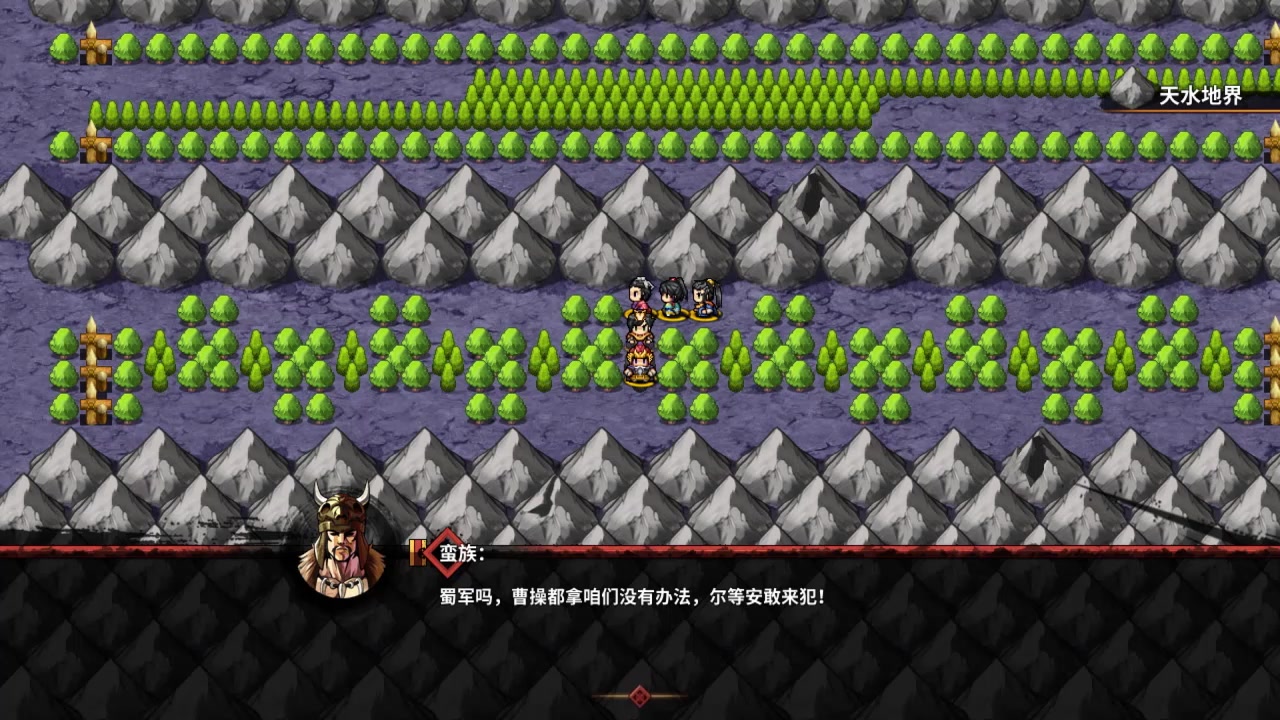Click the rocky mountain peak icon beside 天水地界
The height and width of the screenshot is (720, 1280).
click(x=1128, y=92)
